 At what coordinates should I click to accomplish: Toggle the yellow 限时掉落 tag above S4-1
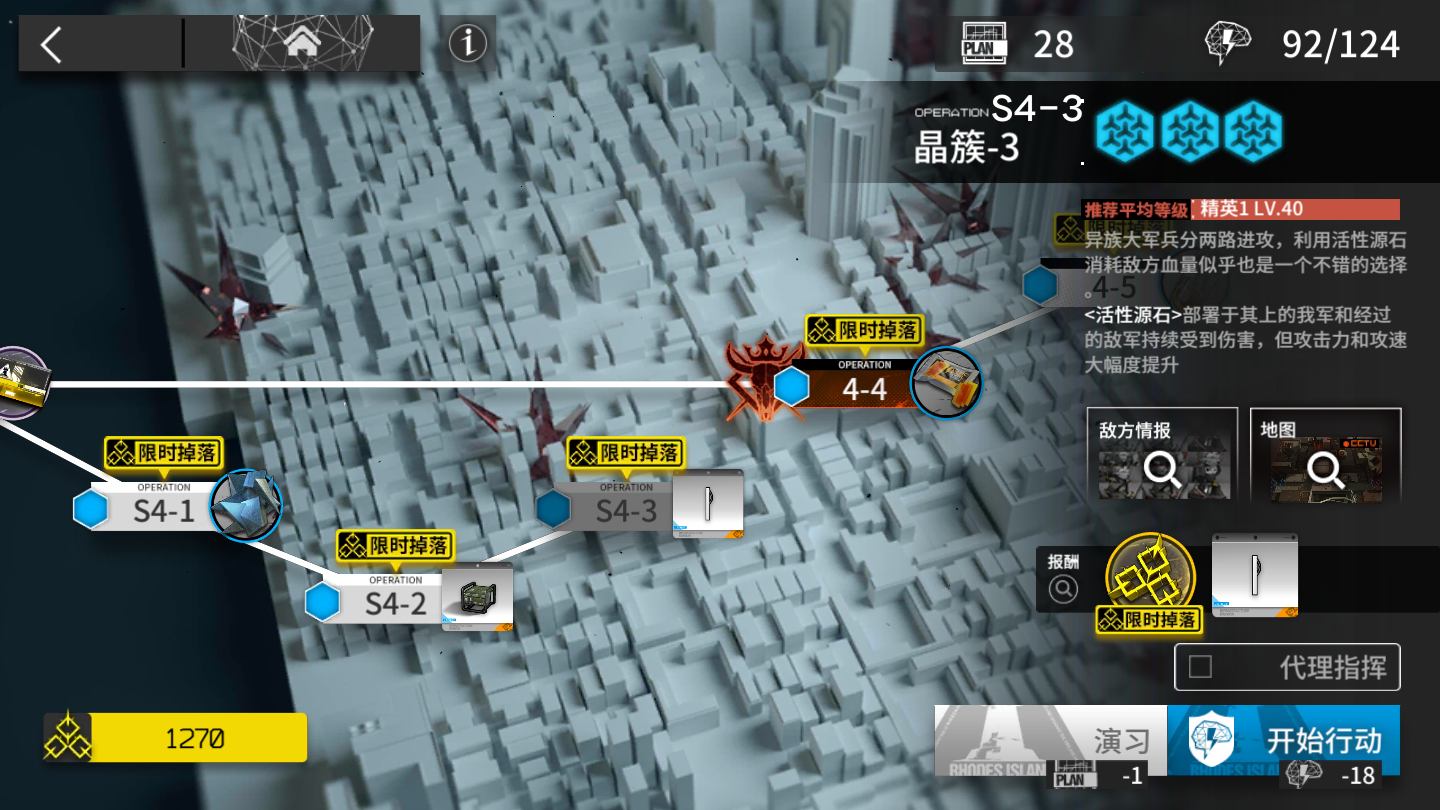click(163, 455)
